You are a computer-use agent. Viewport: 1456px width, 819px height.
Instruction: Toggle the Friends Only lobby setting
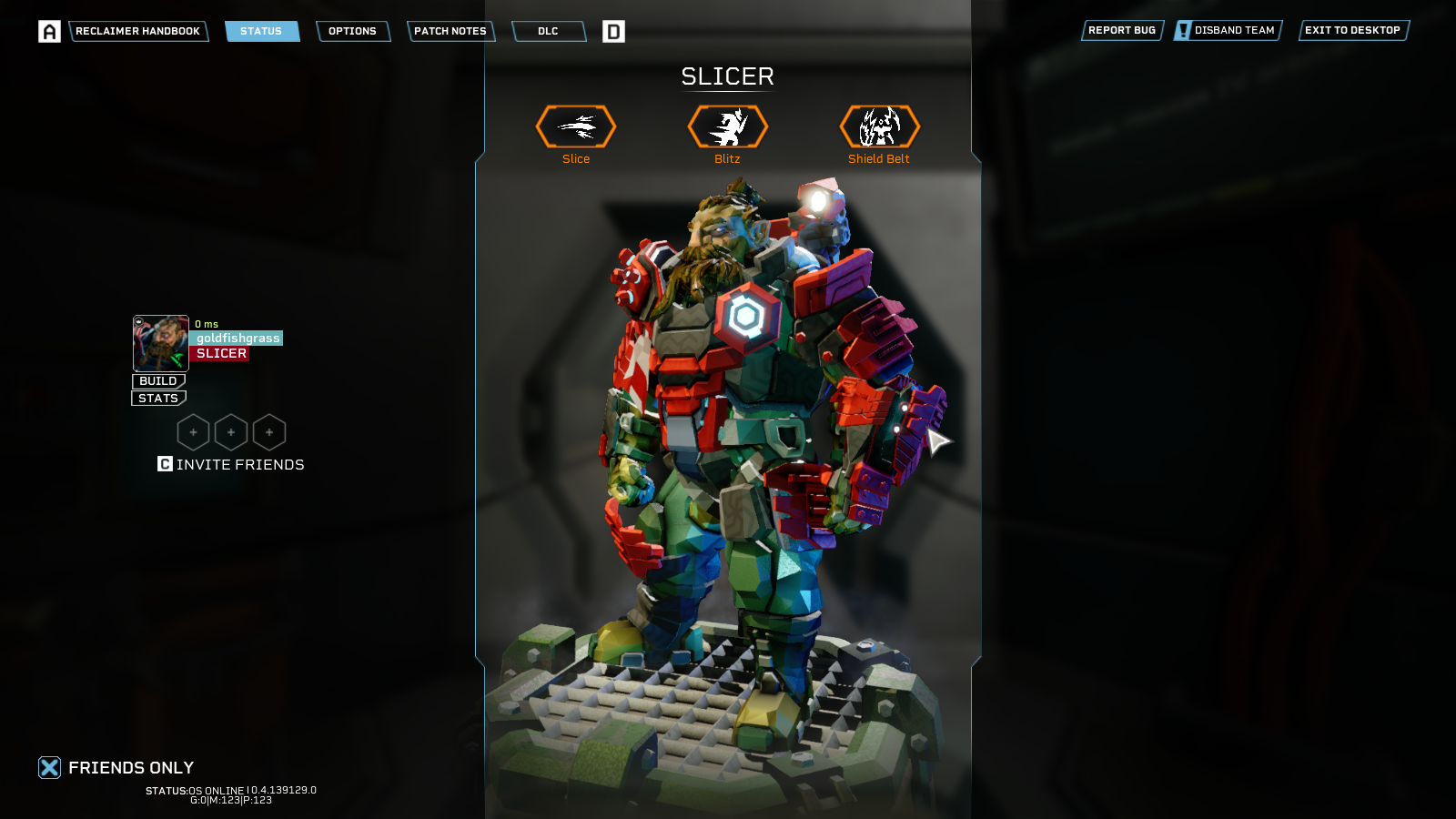50,767
